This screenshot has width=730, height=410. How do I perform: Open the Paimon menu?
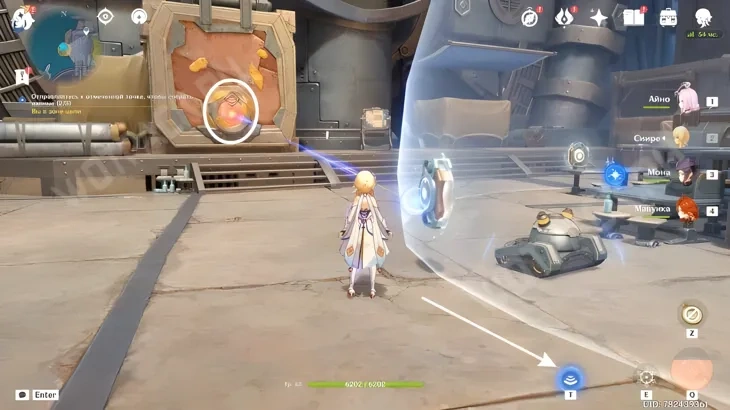click(21, 17)
